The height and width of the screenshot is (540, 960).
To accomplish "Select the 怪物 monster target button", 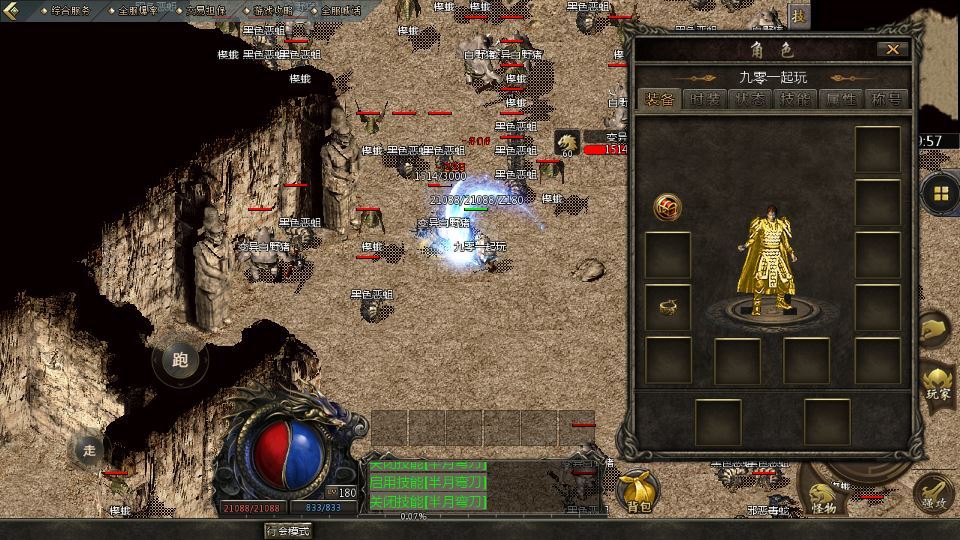I will [822, 497].
